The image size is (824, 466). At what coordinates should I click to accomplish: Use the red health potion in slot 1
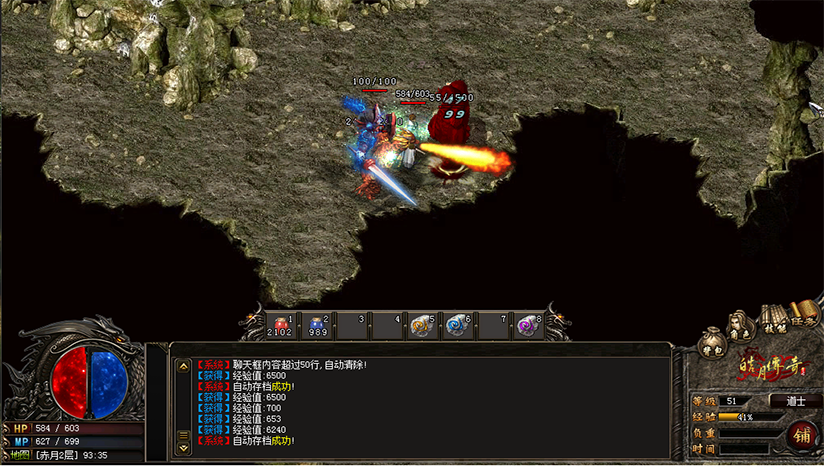tap(280, 325)
